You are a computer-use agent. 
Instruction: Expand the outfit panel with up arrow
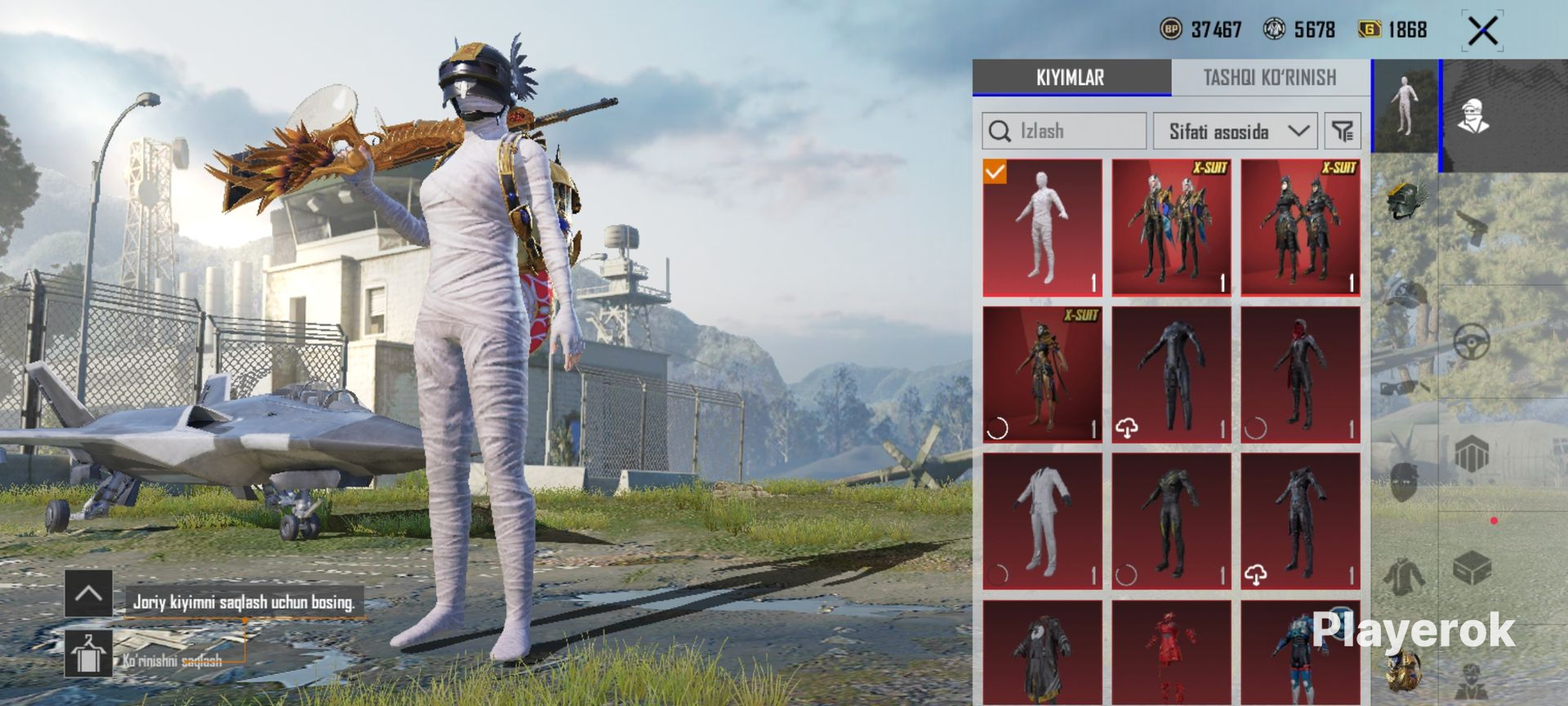(x=89, y=593)
